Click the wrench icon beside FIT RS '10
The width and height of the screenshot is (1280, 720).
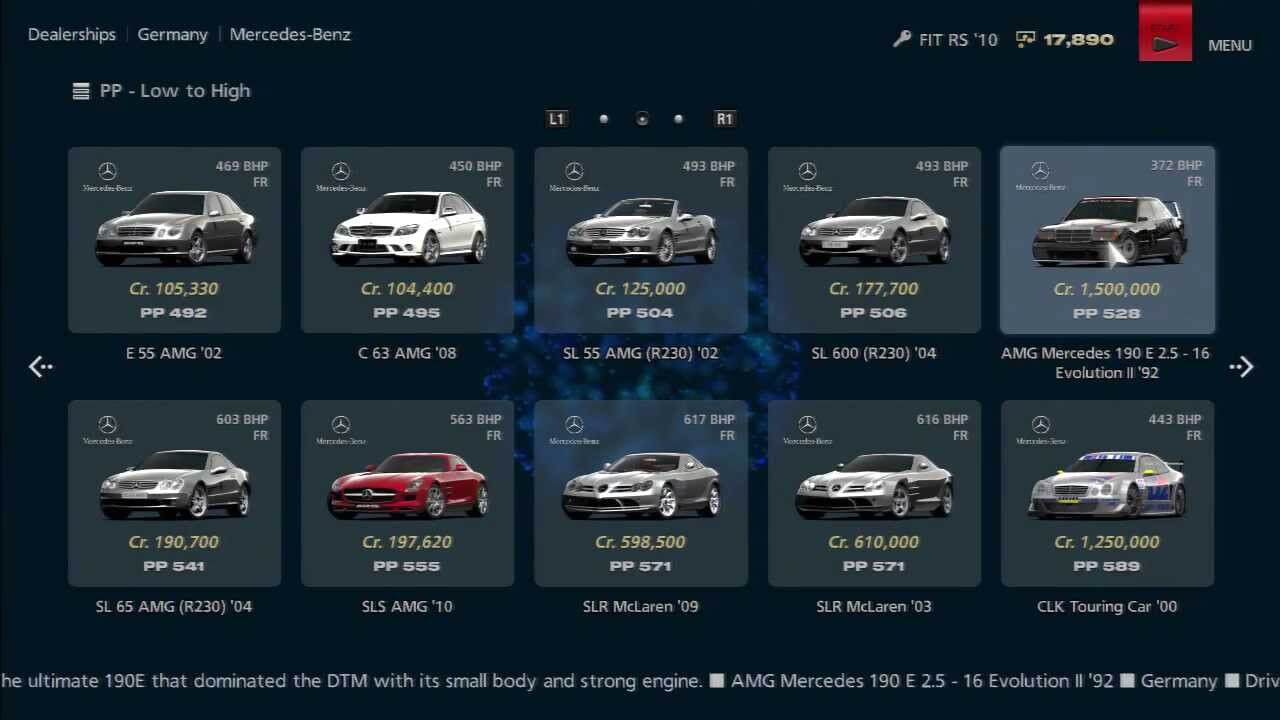(901, 40)
